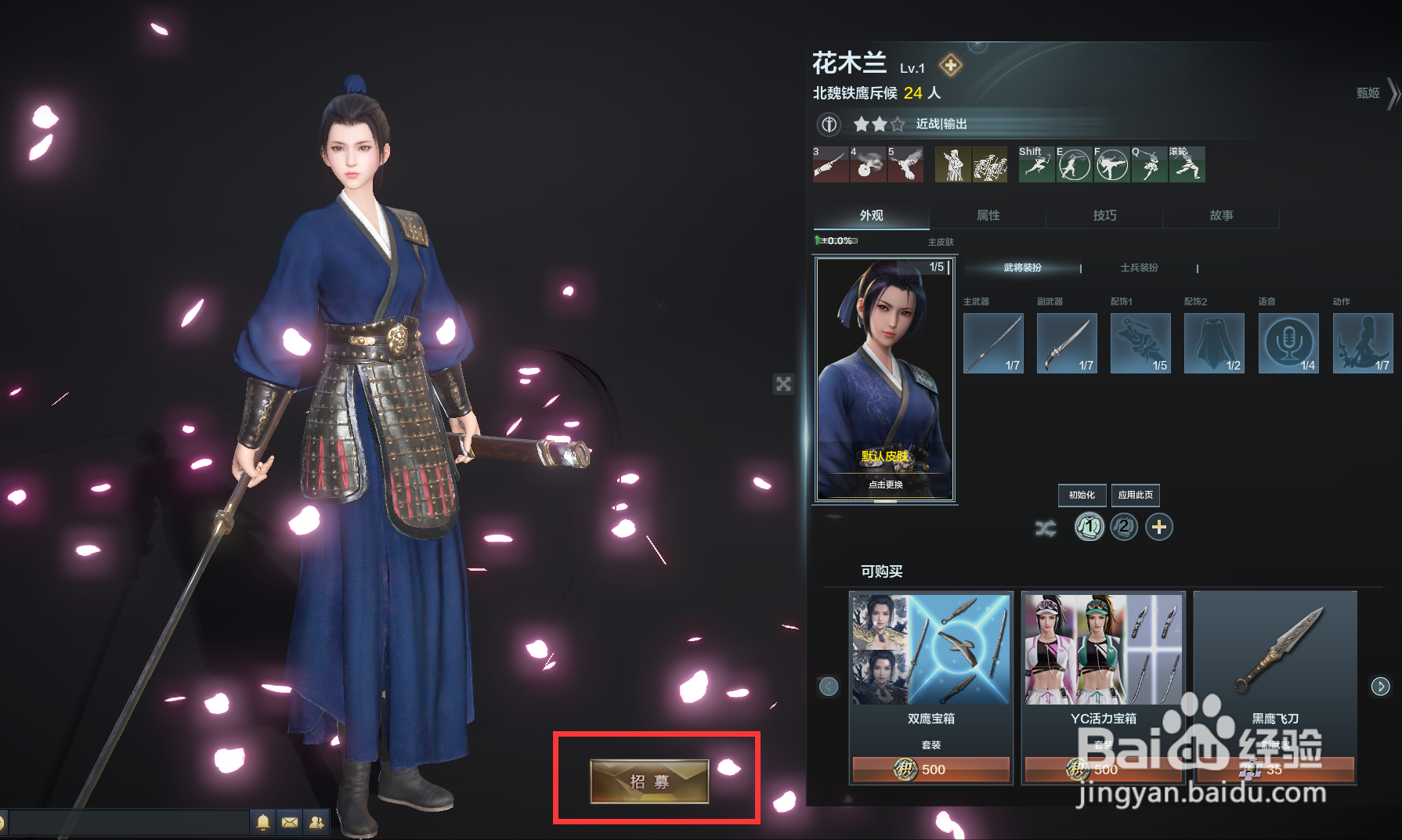Open the 语音 voice microphone slot

[1288, 343]
